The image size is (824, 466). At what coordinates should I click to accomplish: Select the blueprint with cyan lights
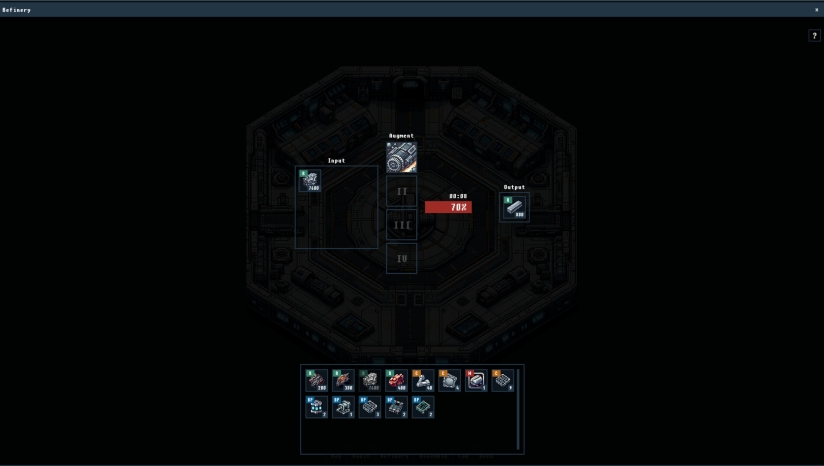click(x=317, y=407)
